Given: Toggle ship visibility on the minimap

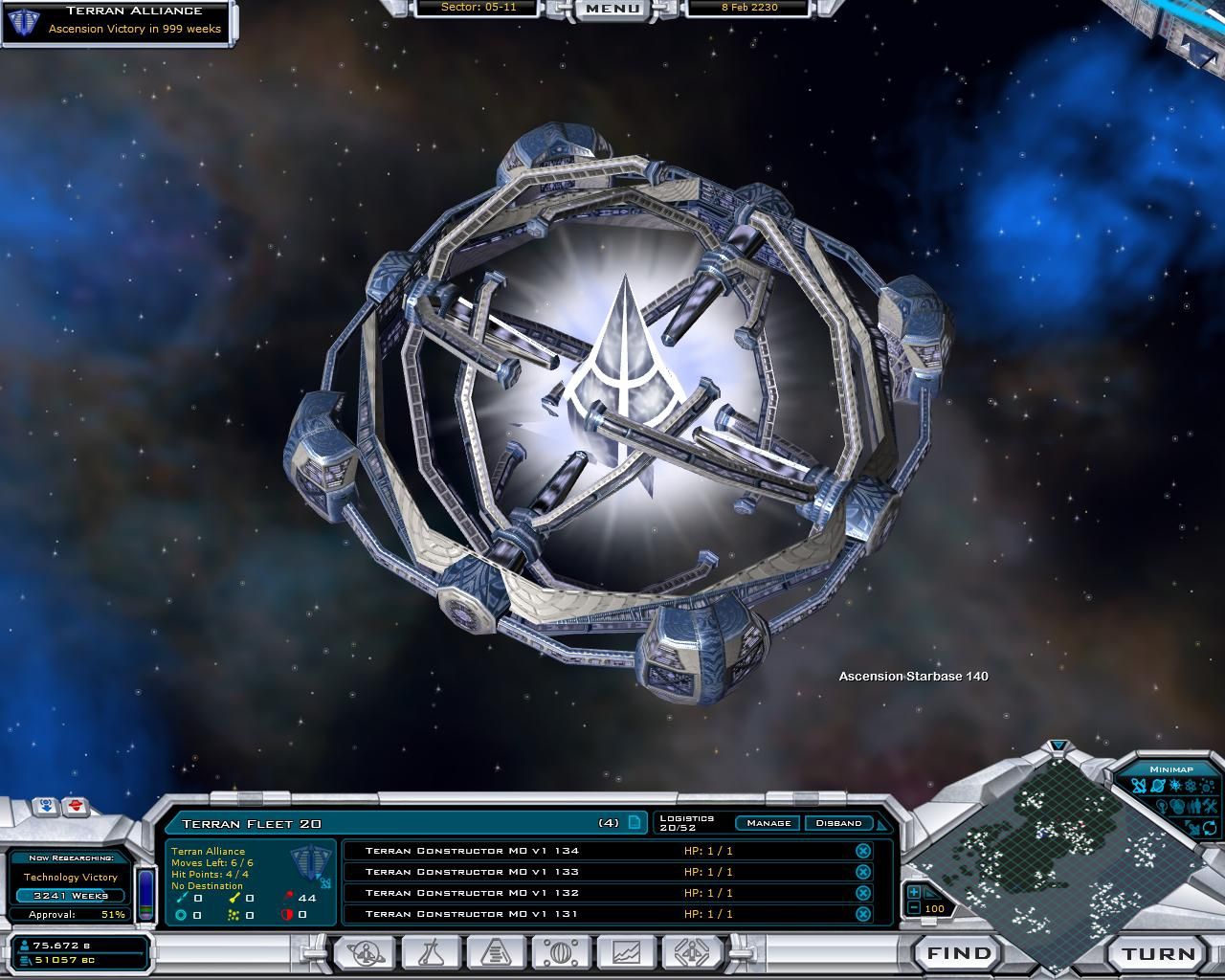Looking at the screenshot, I should (x=1139, y=785).
